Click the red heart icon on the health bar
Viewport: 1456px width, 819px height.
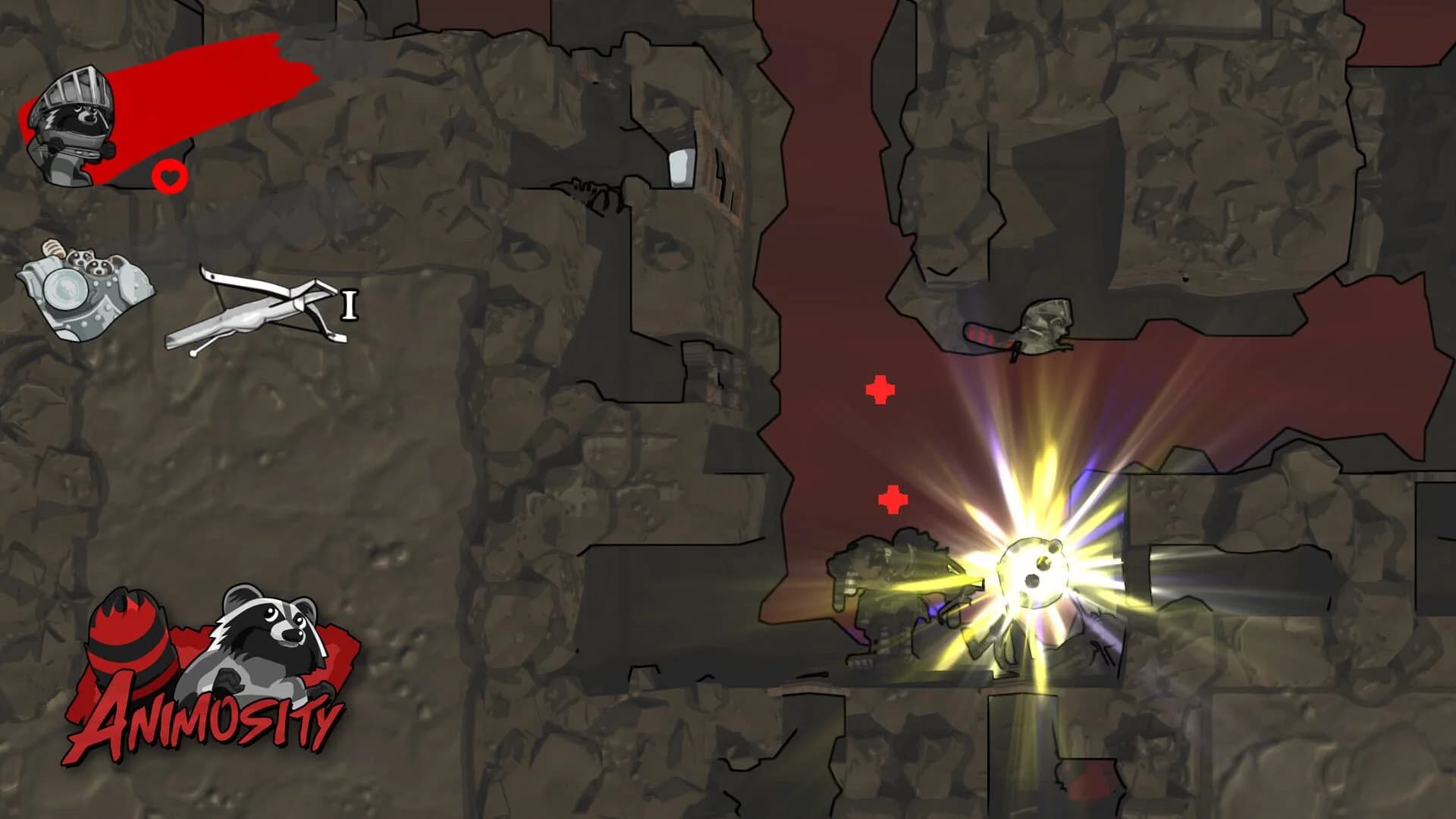coord(169,178)
